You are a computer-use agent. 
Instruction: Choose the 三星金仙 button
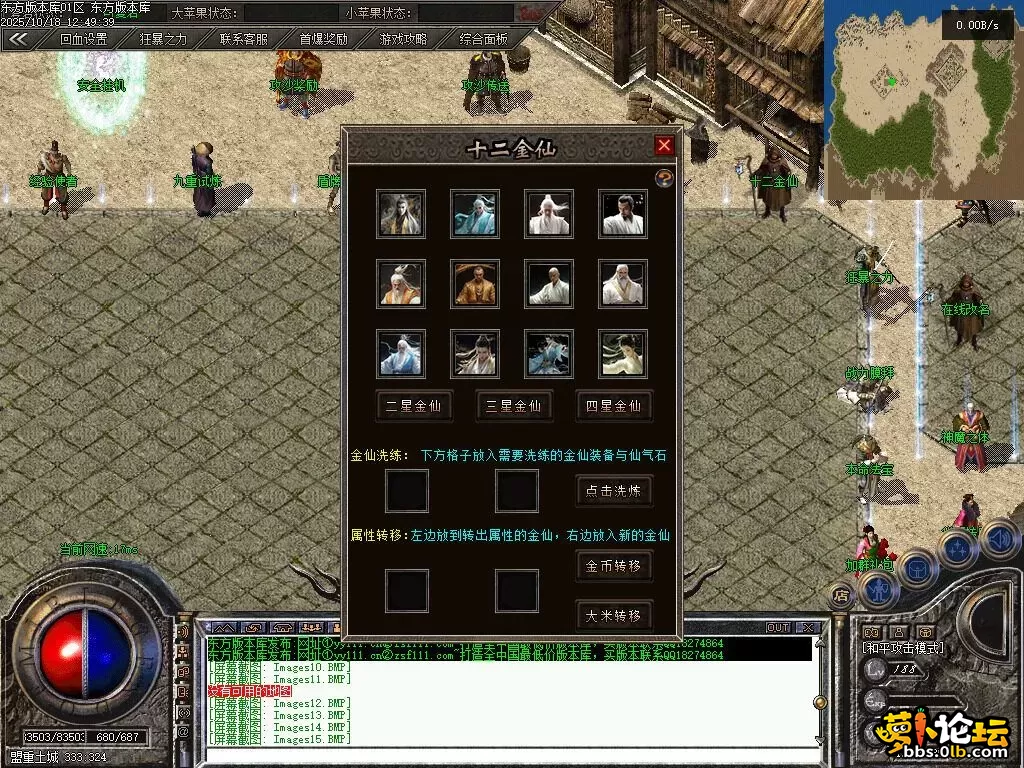coord(514,405)
